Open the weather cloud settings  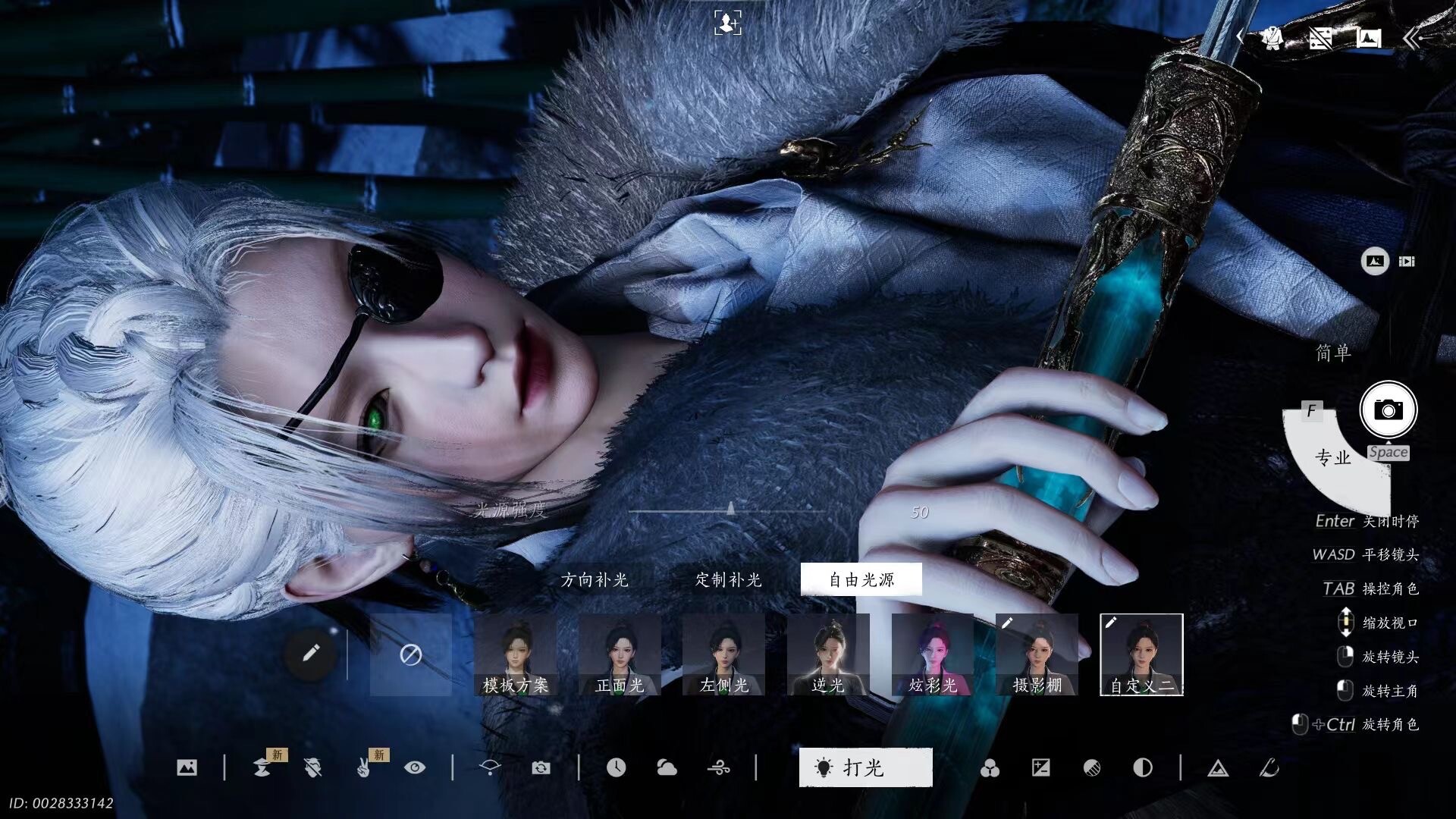click(x=667, y=768)
